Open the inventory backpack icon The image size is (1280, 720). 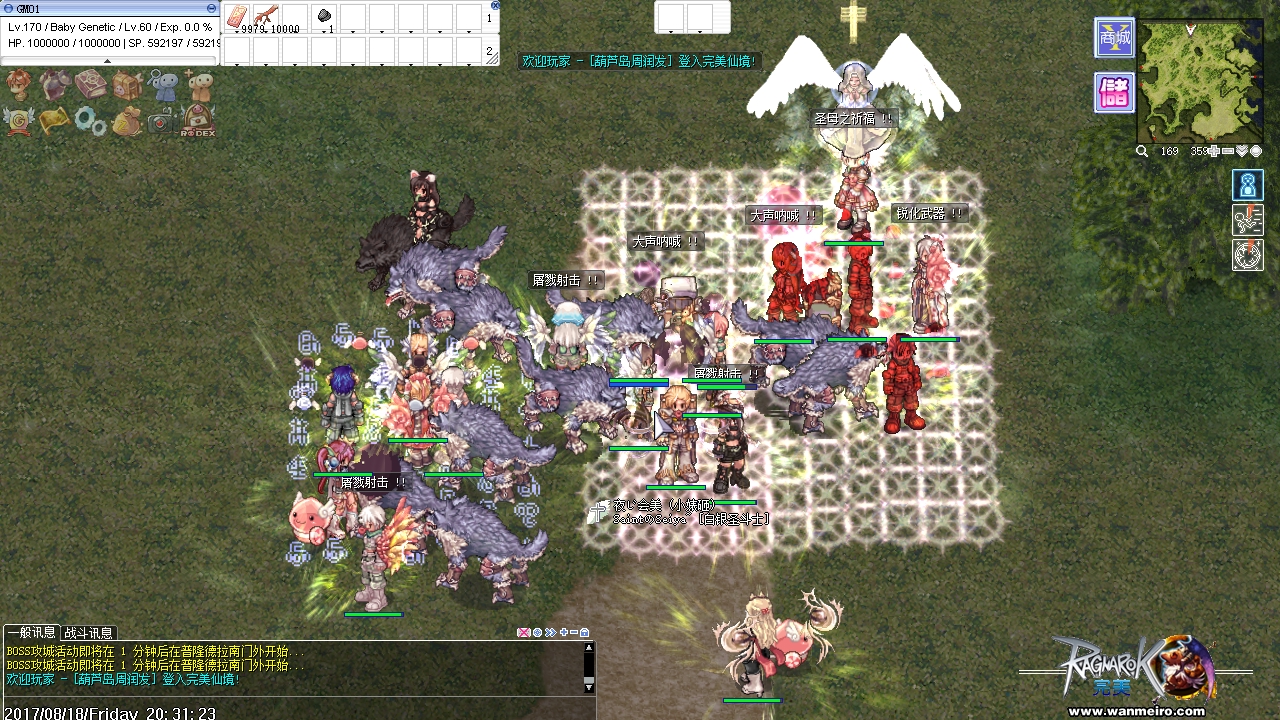tap(126, 86)
